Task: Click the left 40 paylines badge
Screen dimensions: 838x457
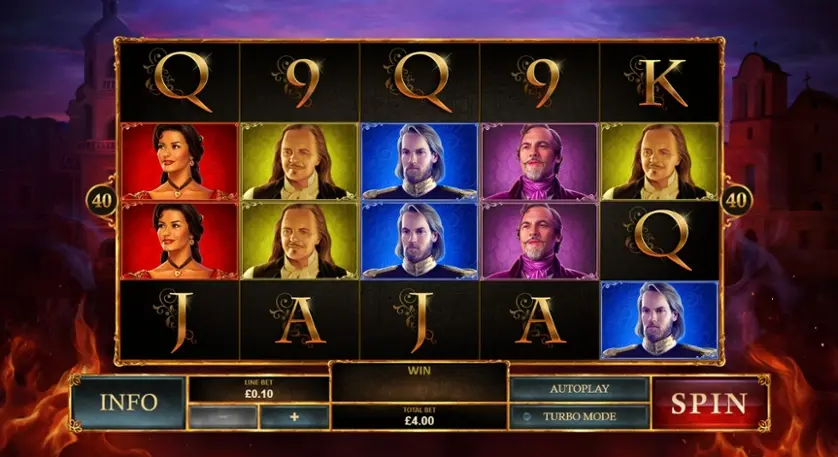Action: (103, 200)
